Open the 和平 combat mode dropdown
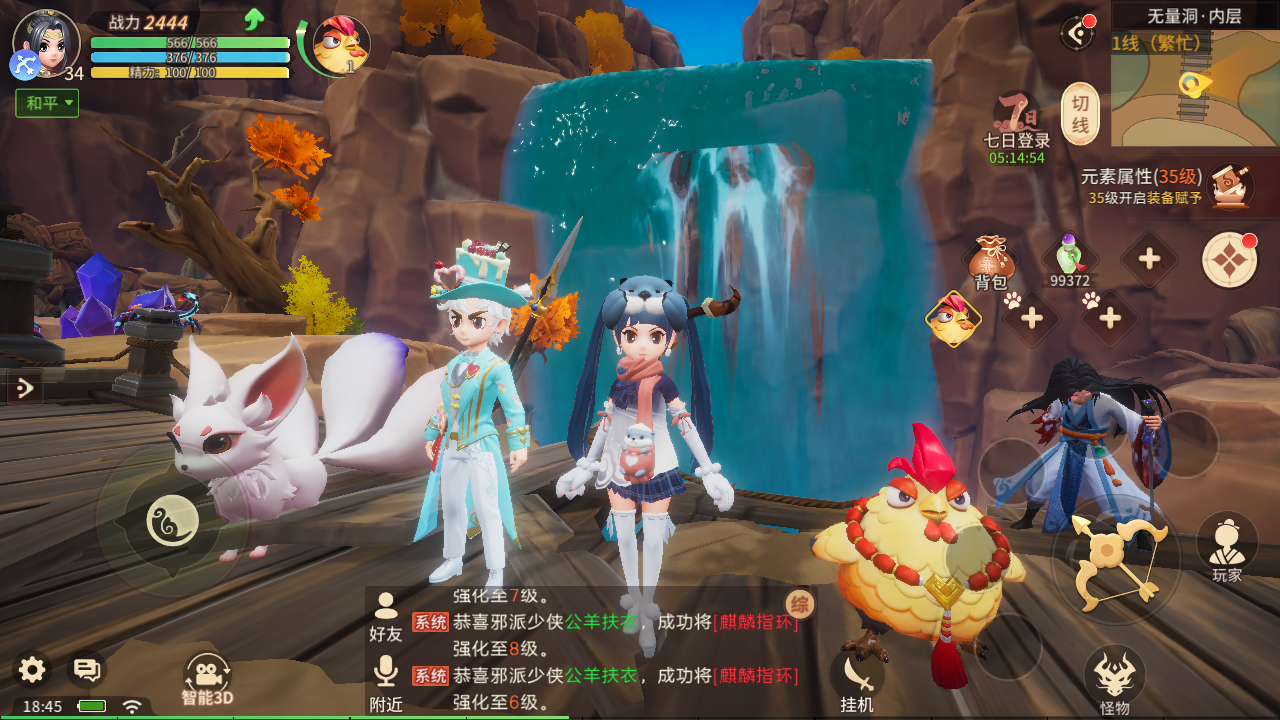 (x=47, y=103)
